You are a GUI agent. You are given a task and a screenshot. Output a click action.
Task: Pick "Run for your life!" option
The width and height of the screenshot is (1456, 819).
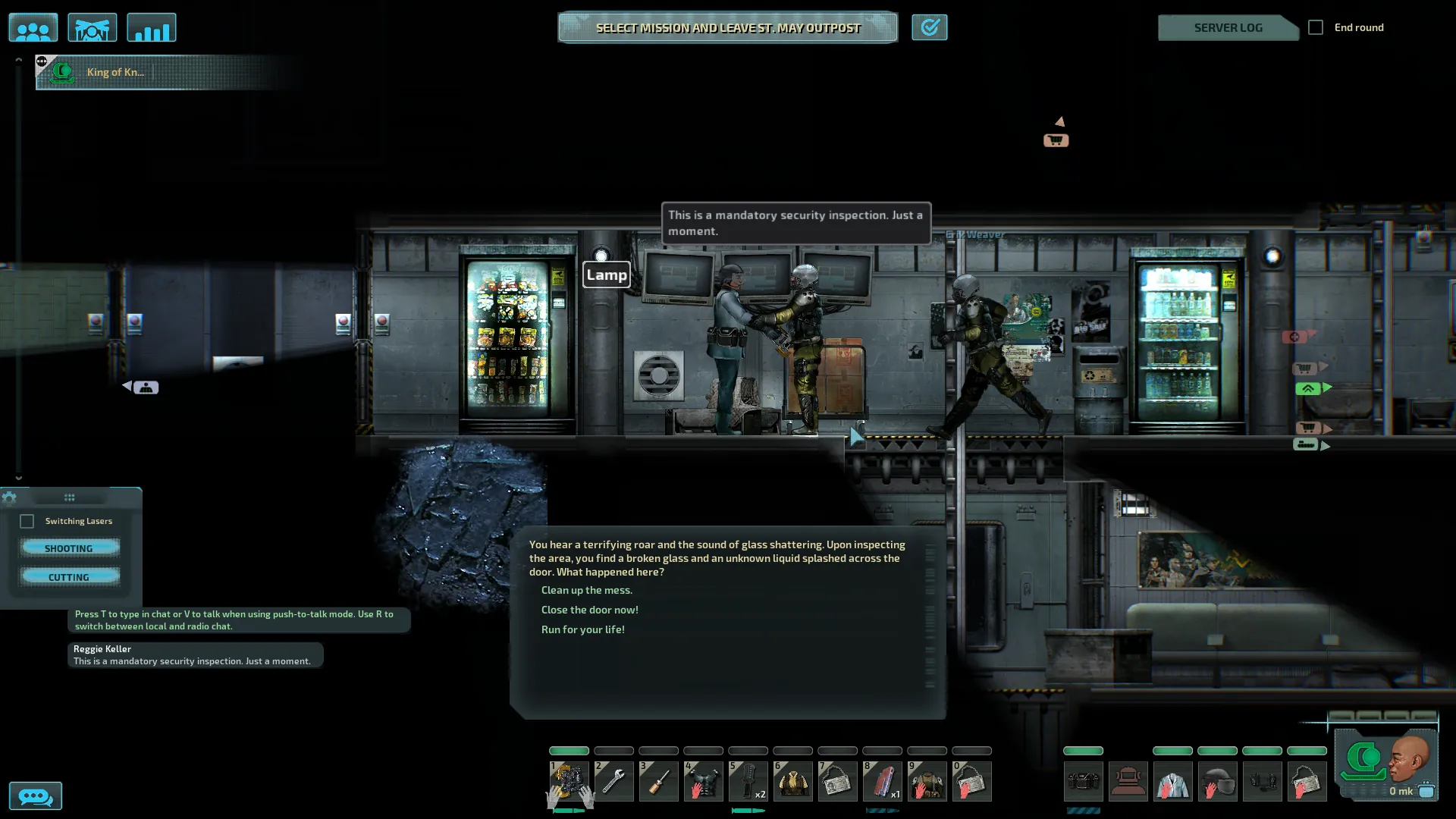click(x=582, y=629)
